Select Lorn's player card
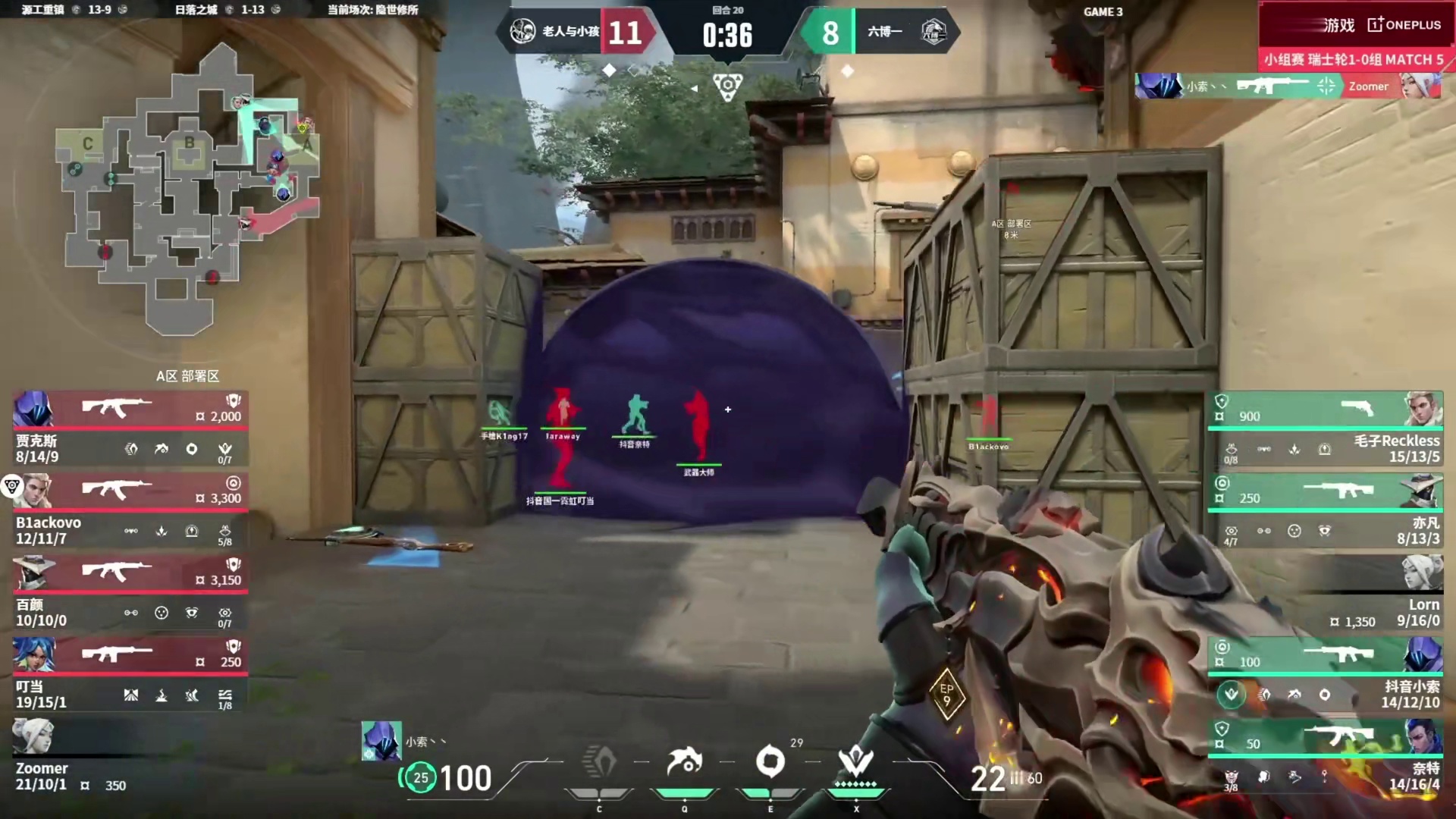 (1325, 592)
